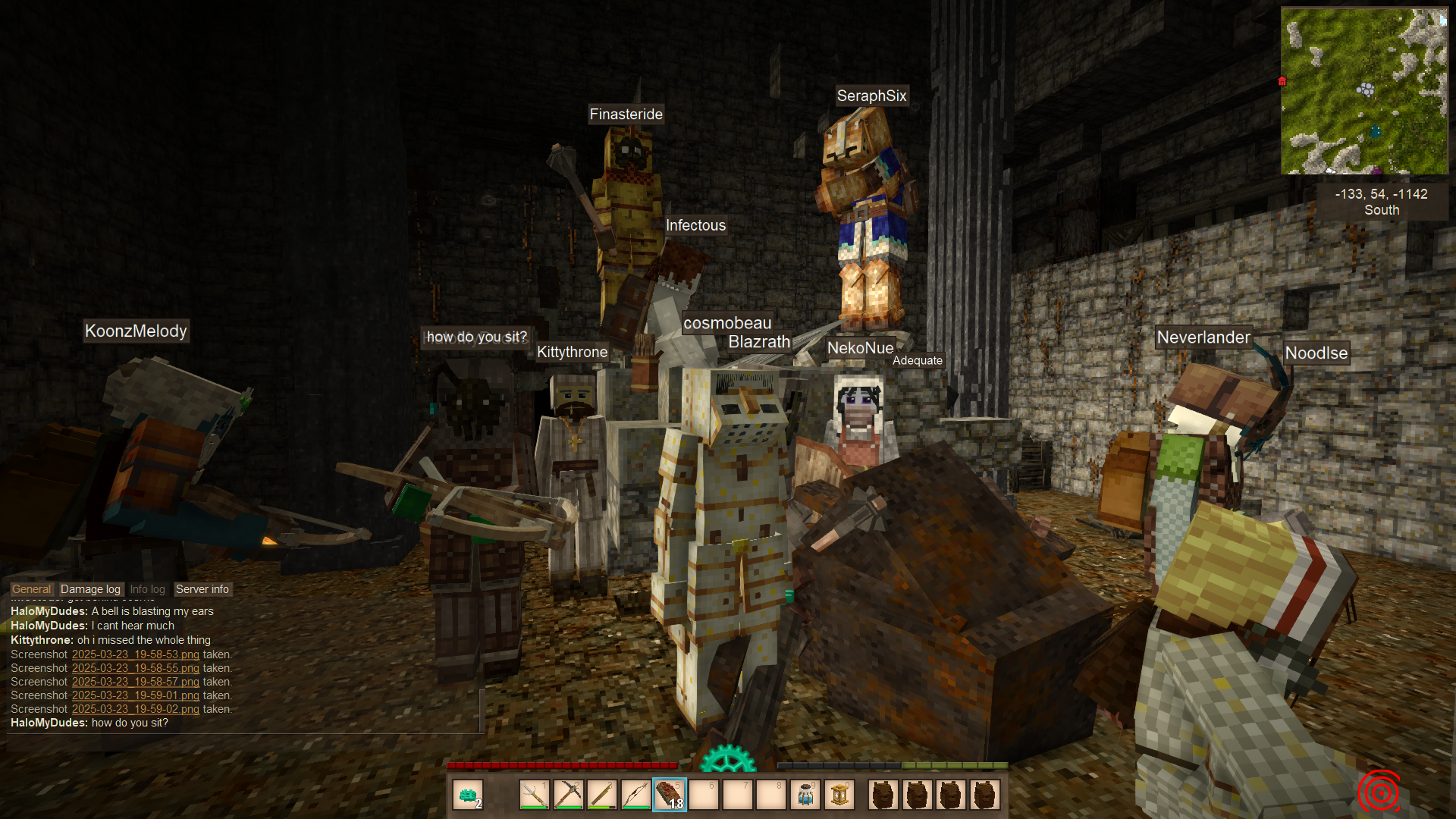1456x819 pixels.
Task: Select the sword in hotbar slot 1
Action: (535, 795)
